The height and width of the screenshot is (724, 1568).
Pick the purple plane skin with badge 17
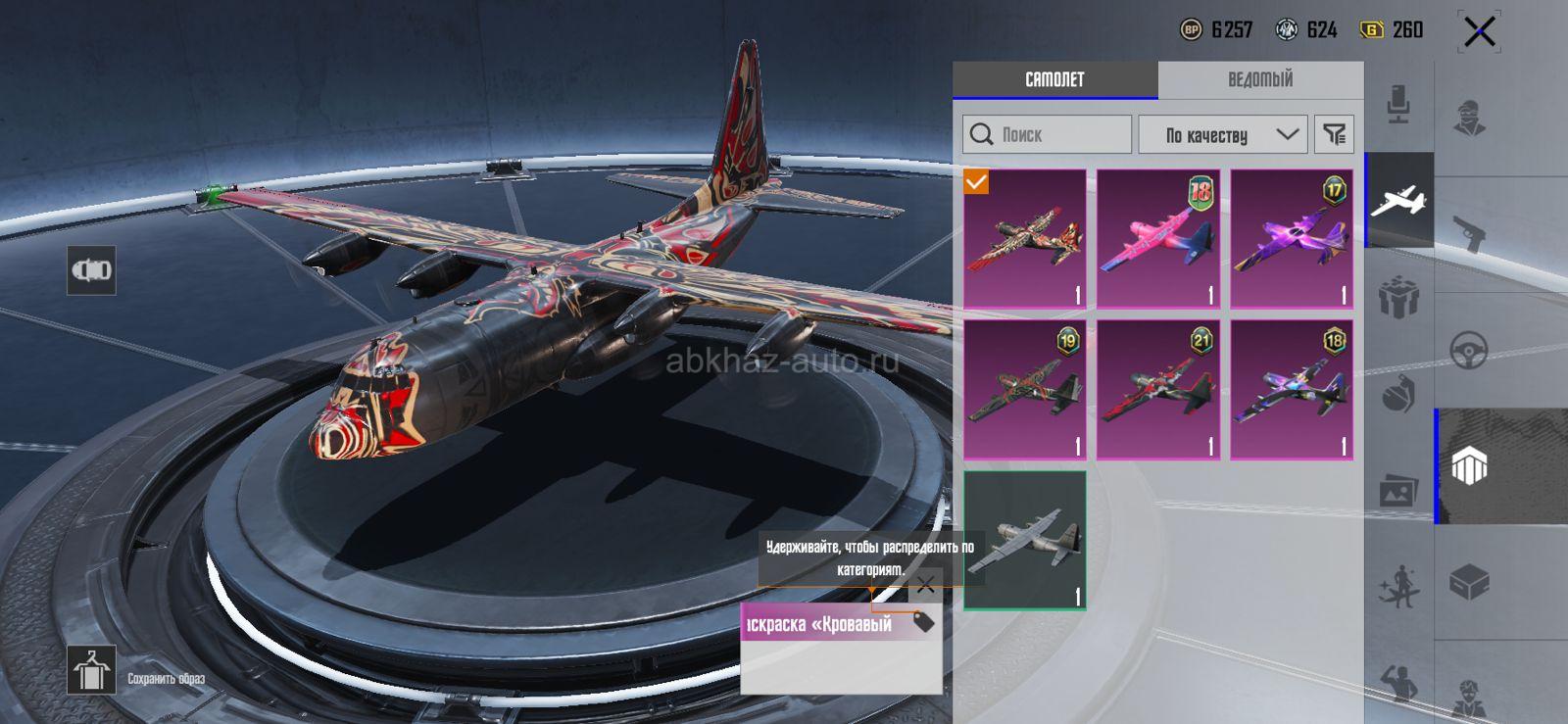(x=1292, y=239)
